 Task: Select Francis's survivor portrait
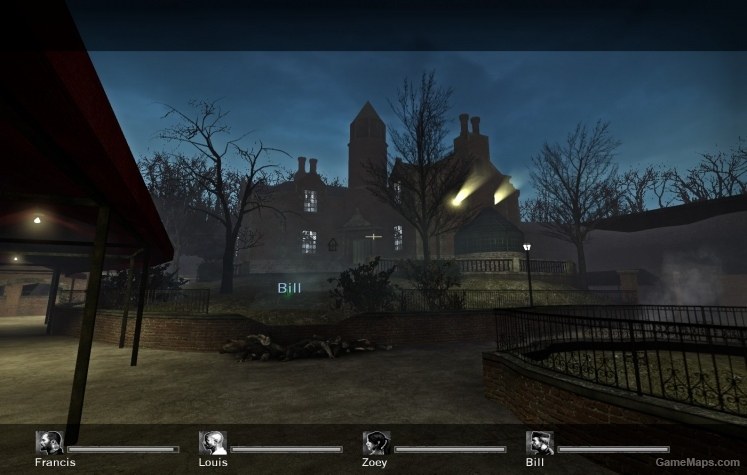[49, 443]
